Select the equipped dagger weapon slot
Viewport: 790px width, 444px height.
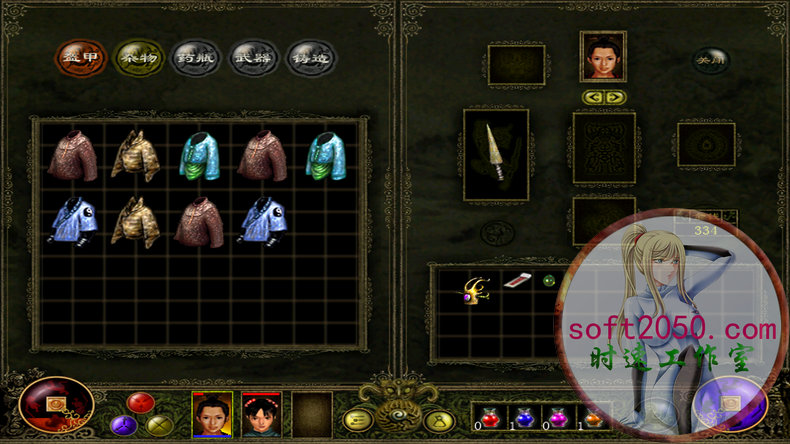pyautogui.click(x=496, y=153)
